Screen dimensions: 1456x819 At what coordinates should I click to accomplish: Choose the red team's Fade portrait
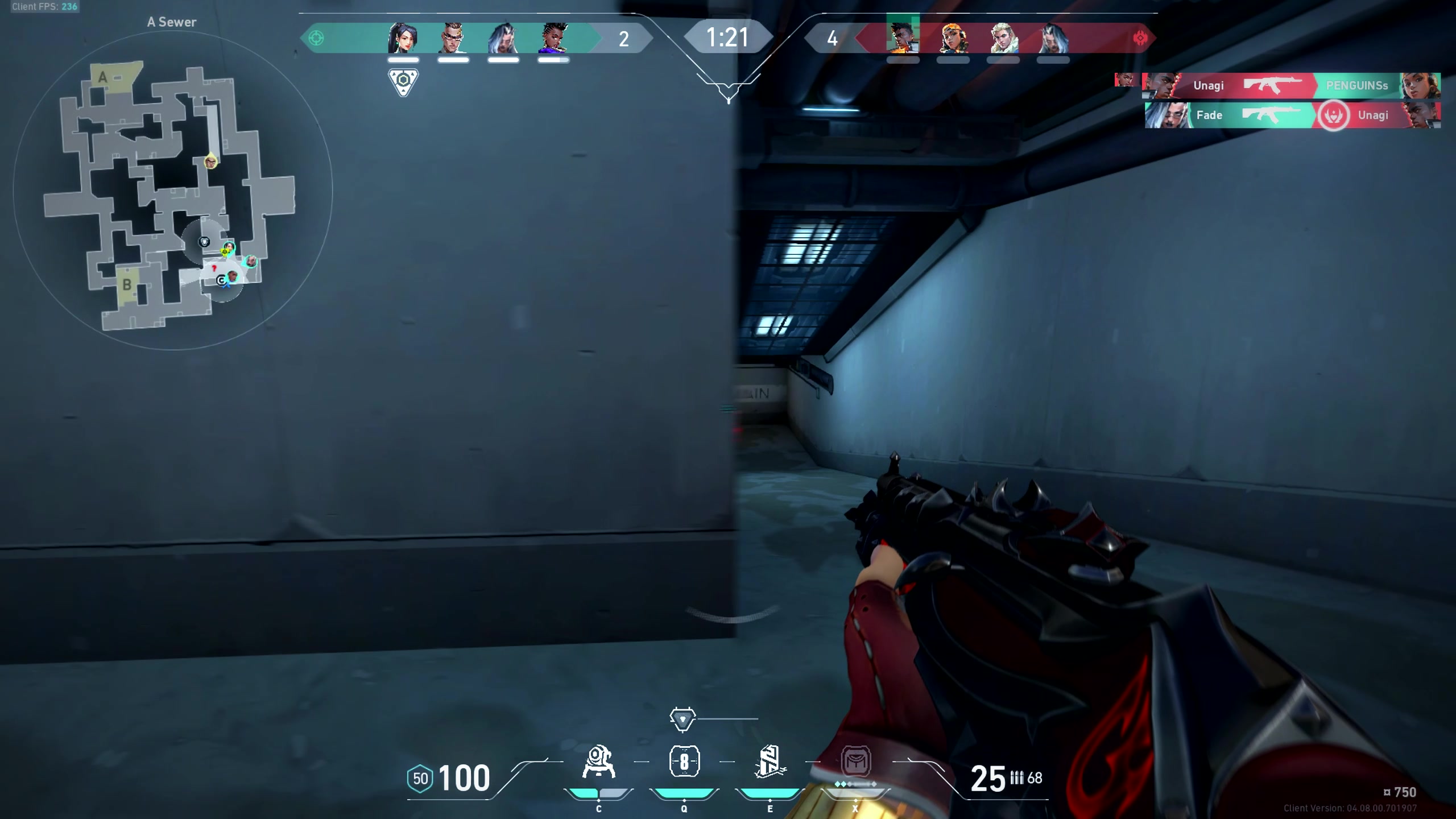tap(1053, 38)
